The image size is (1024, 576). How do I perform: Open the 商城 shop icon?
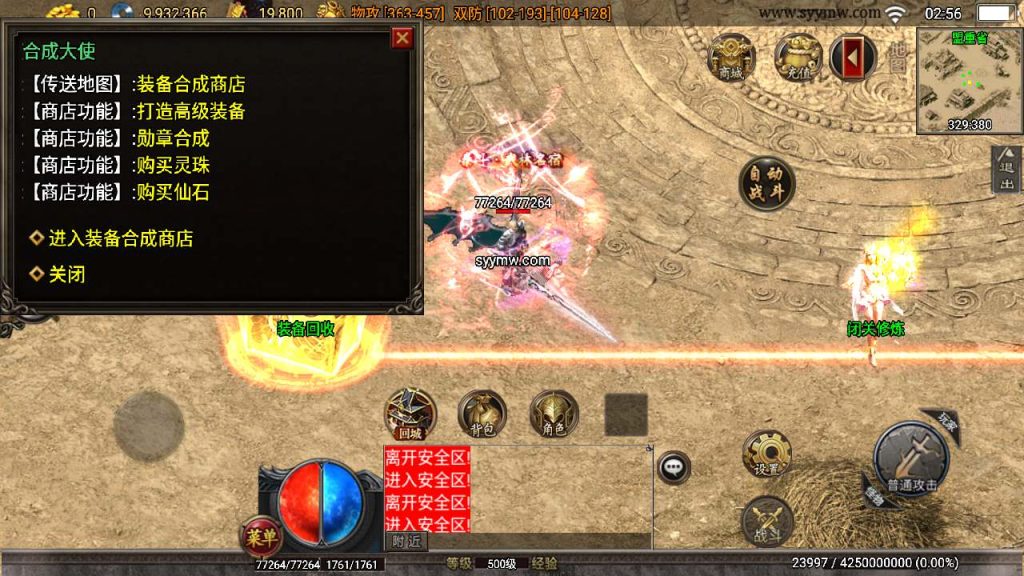point(731,56)
